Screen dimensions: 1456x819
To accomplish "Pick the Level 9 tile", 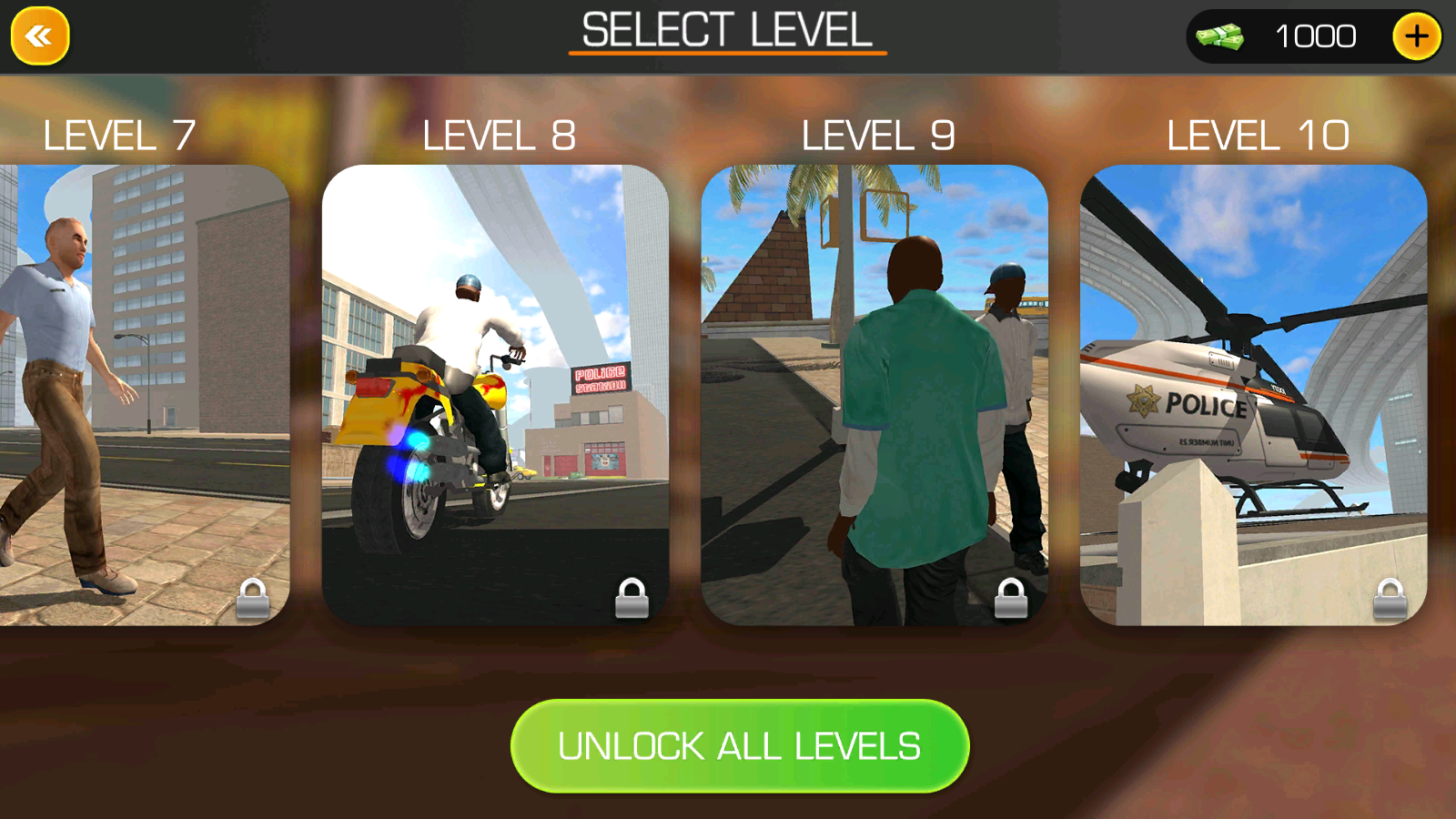I will (x=874, y=395).
